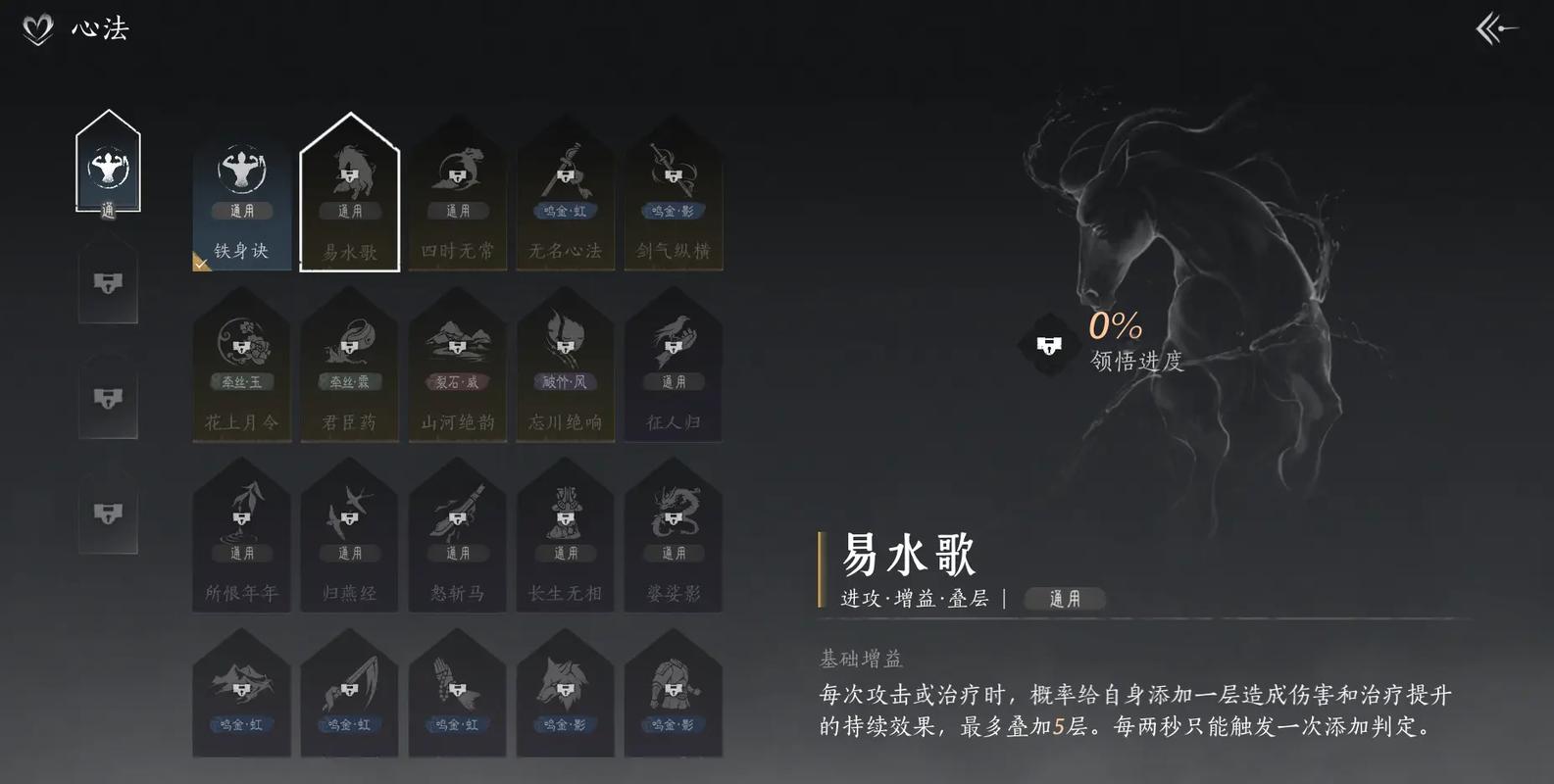Click the 征人归 通用 label

(x=674, y=381)
